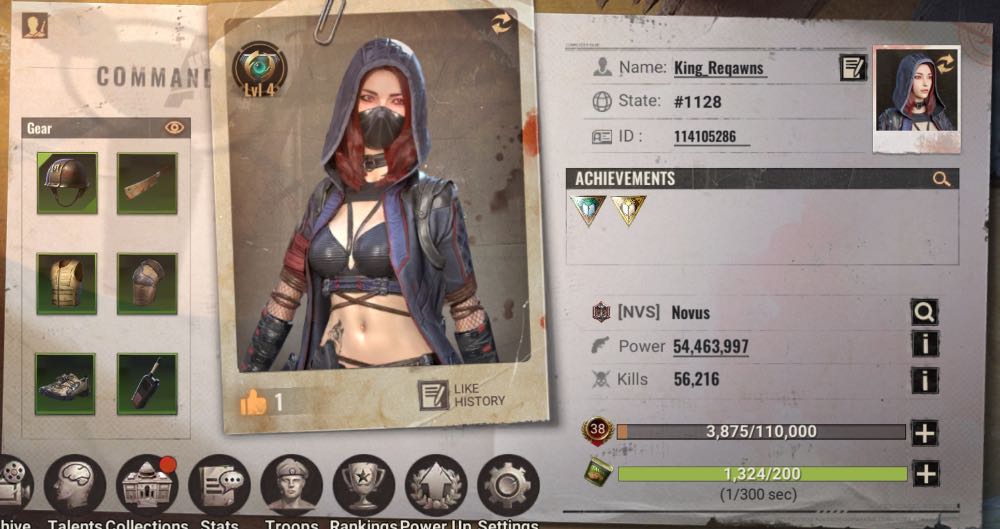Show Power info details

[924, 346]
